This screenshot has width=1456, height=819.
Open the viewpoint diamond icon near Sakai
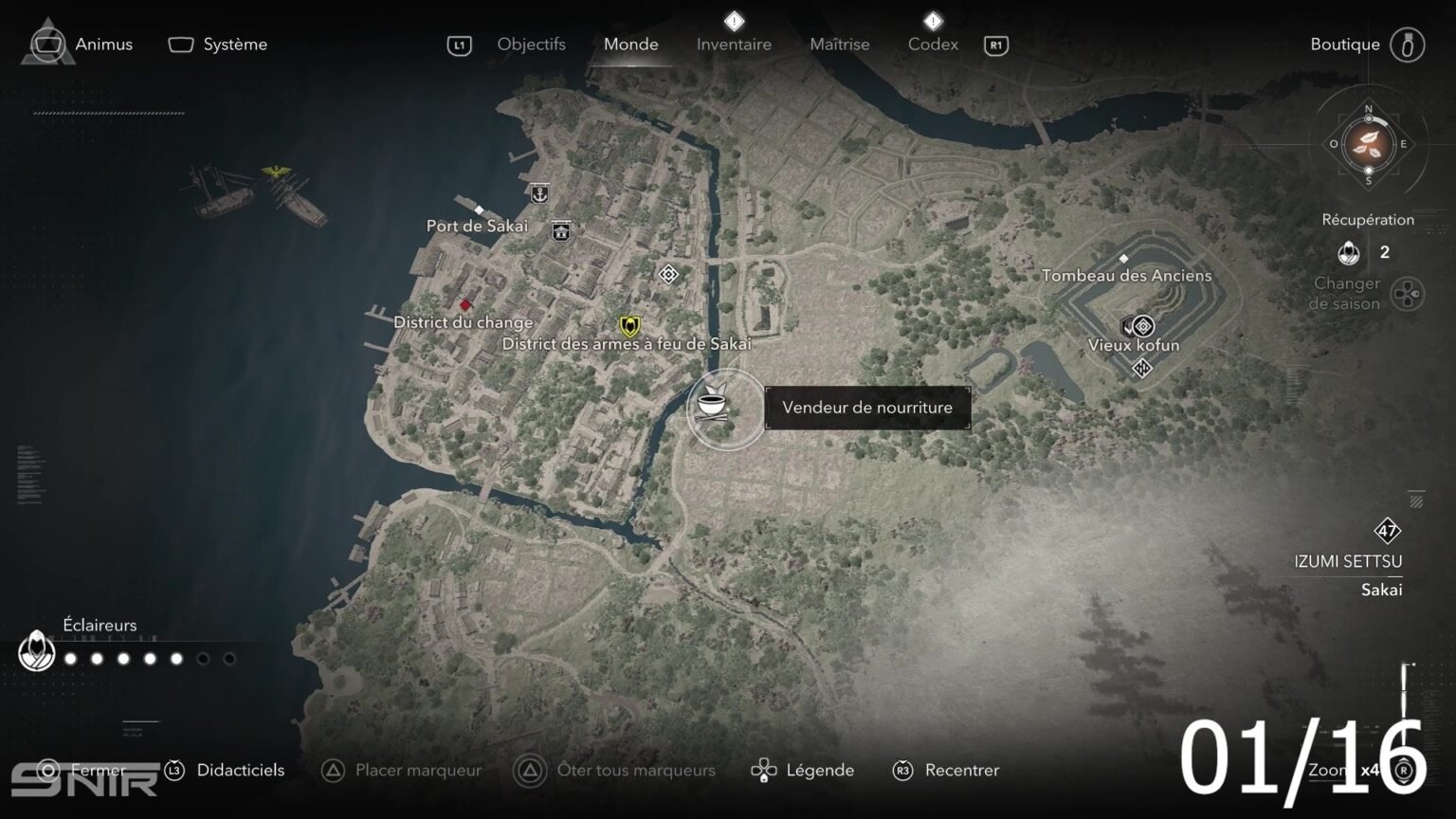click(x=667, y=275)
